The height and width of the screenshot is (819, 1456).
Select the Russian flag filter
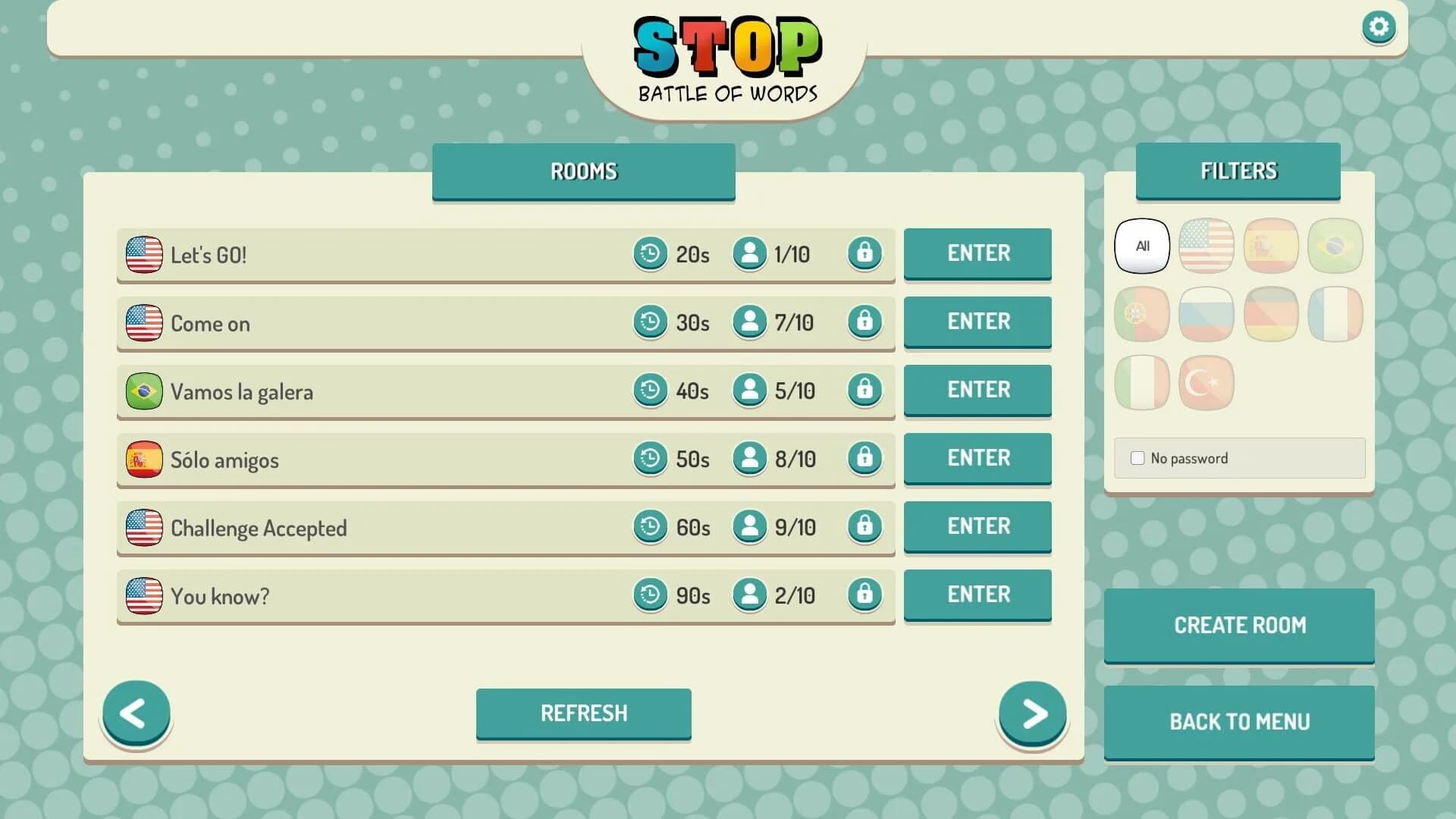1206,314
